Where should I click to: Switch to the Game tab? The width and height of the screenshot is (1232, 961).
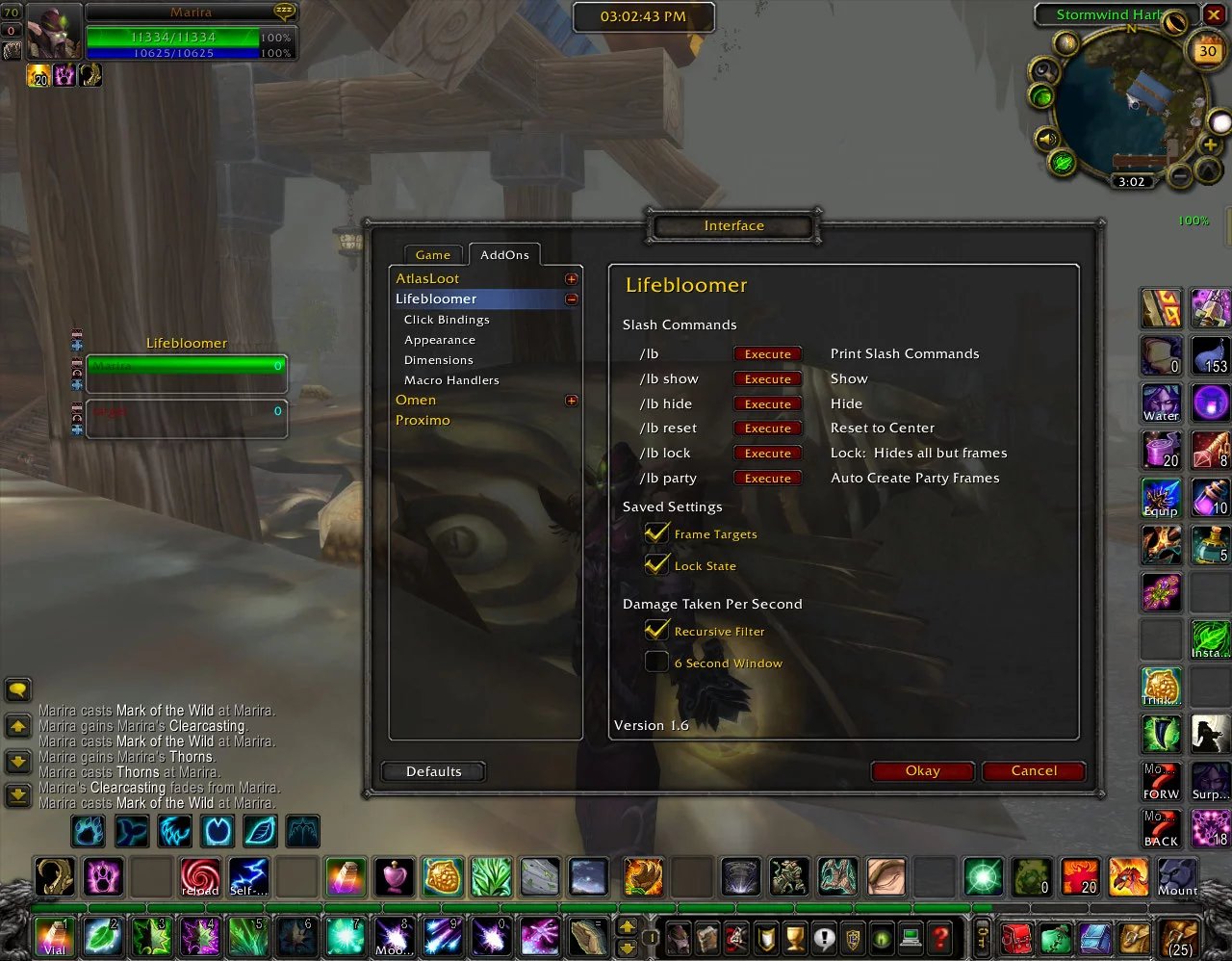coord(433,255)
